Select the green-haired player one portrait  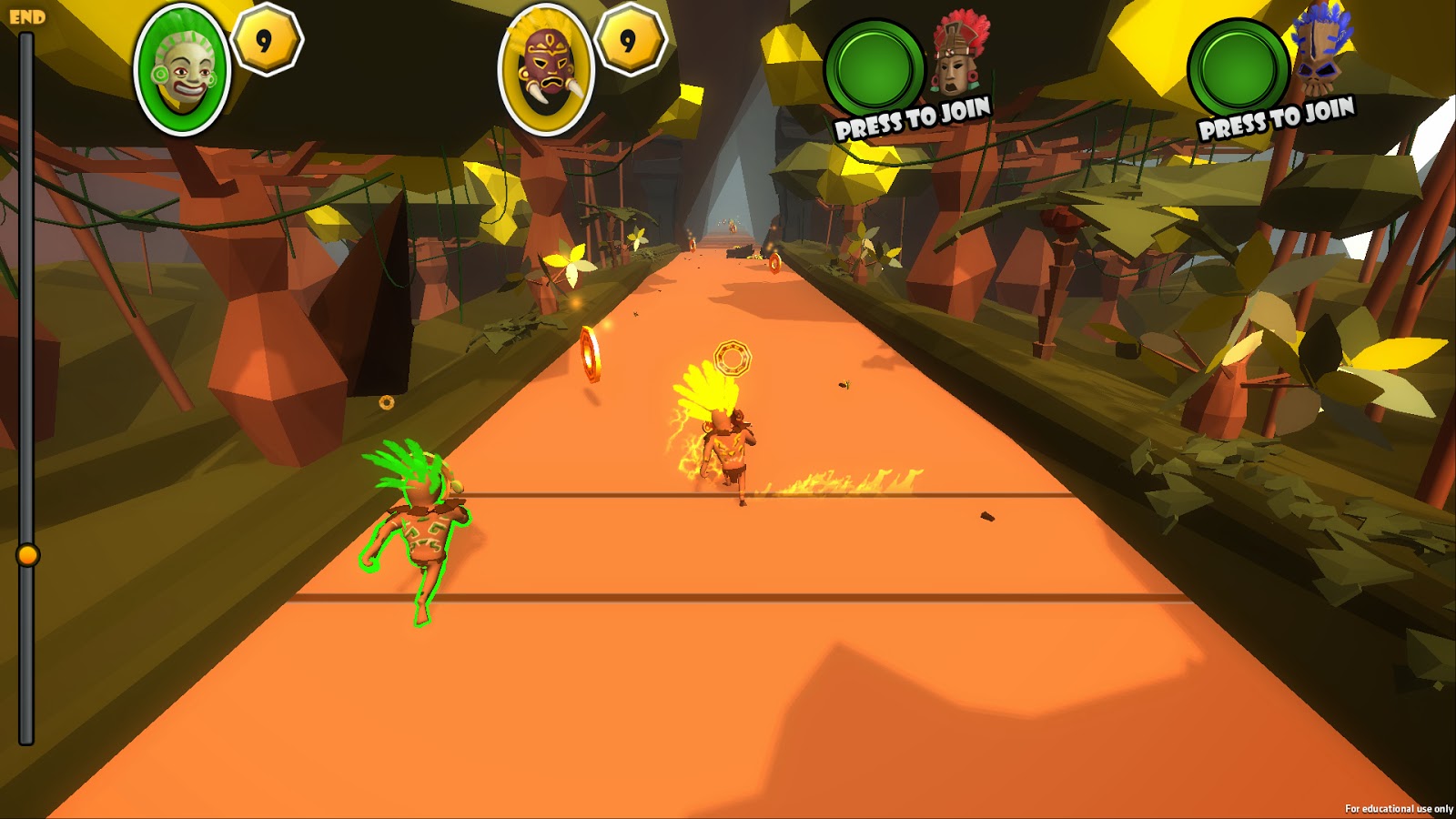(x=182, y=70)
